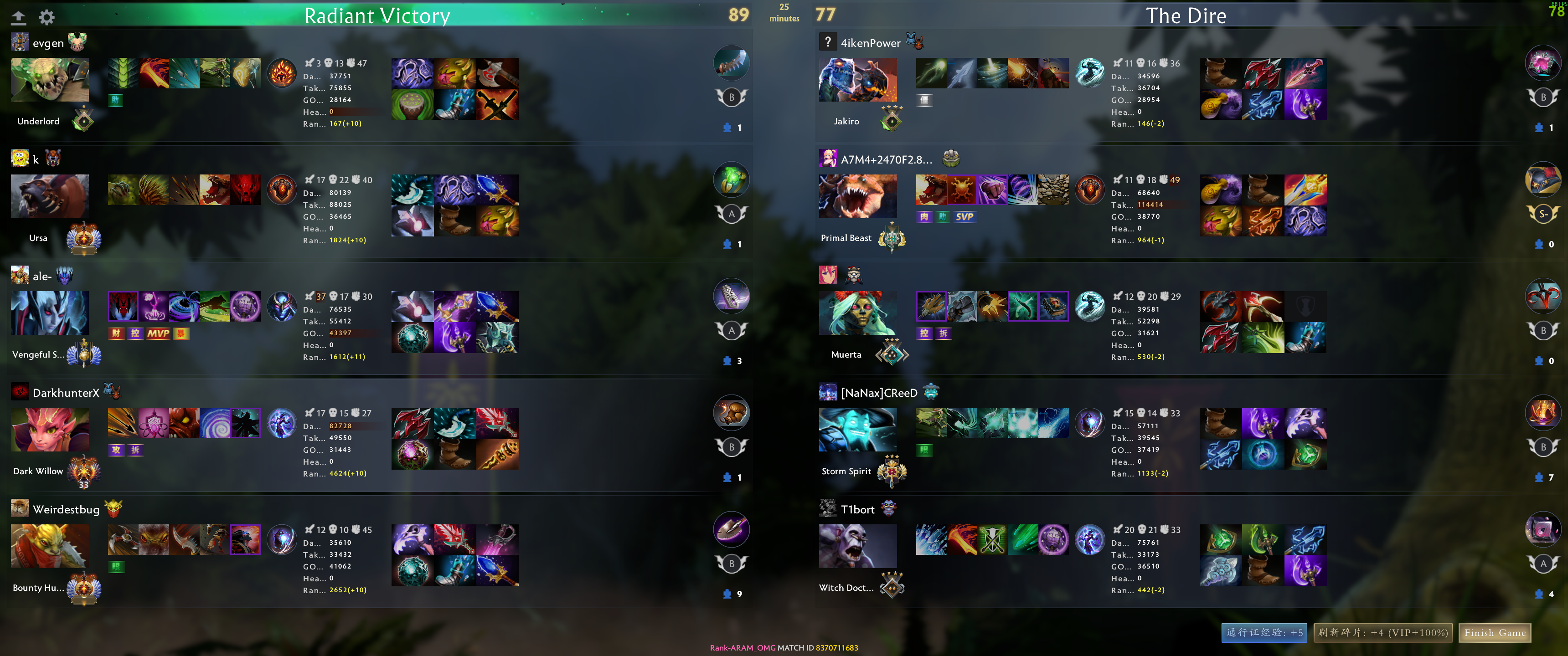This screenshot has height=656, width=1568.
Task: Click player name 4ikenPower
Action: (871, 43)
